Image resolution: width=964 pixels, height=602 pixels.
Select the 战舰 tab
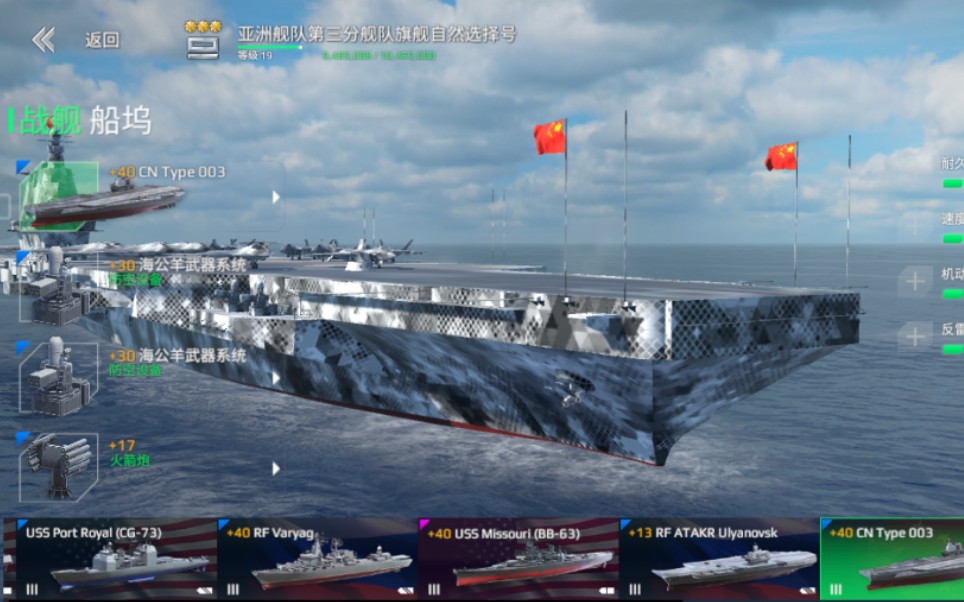pyautogui.click(x=48, y=121)
